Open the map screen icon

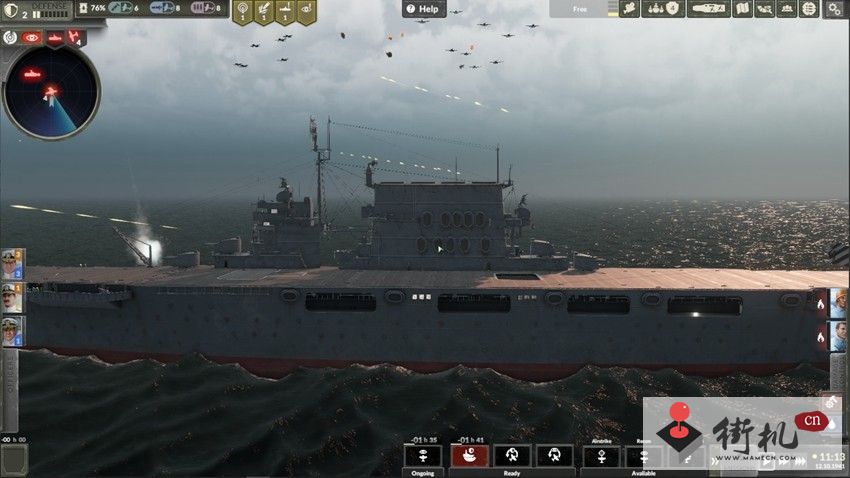(742, 9)
